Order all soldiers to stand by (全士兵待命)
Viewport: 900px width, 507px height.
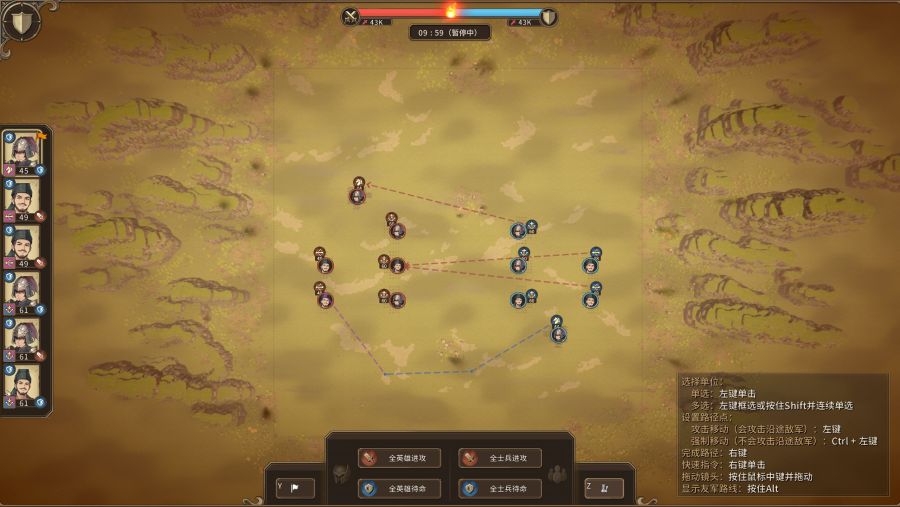(499, 488)
